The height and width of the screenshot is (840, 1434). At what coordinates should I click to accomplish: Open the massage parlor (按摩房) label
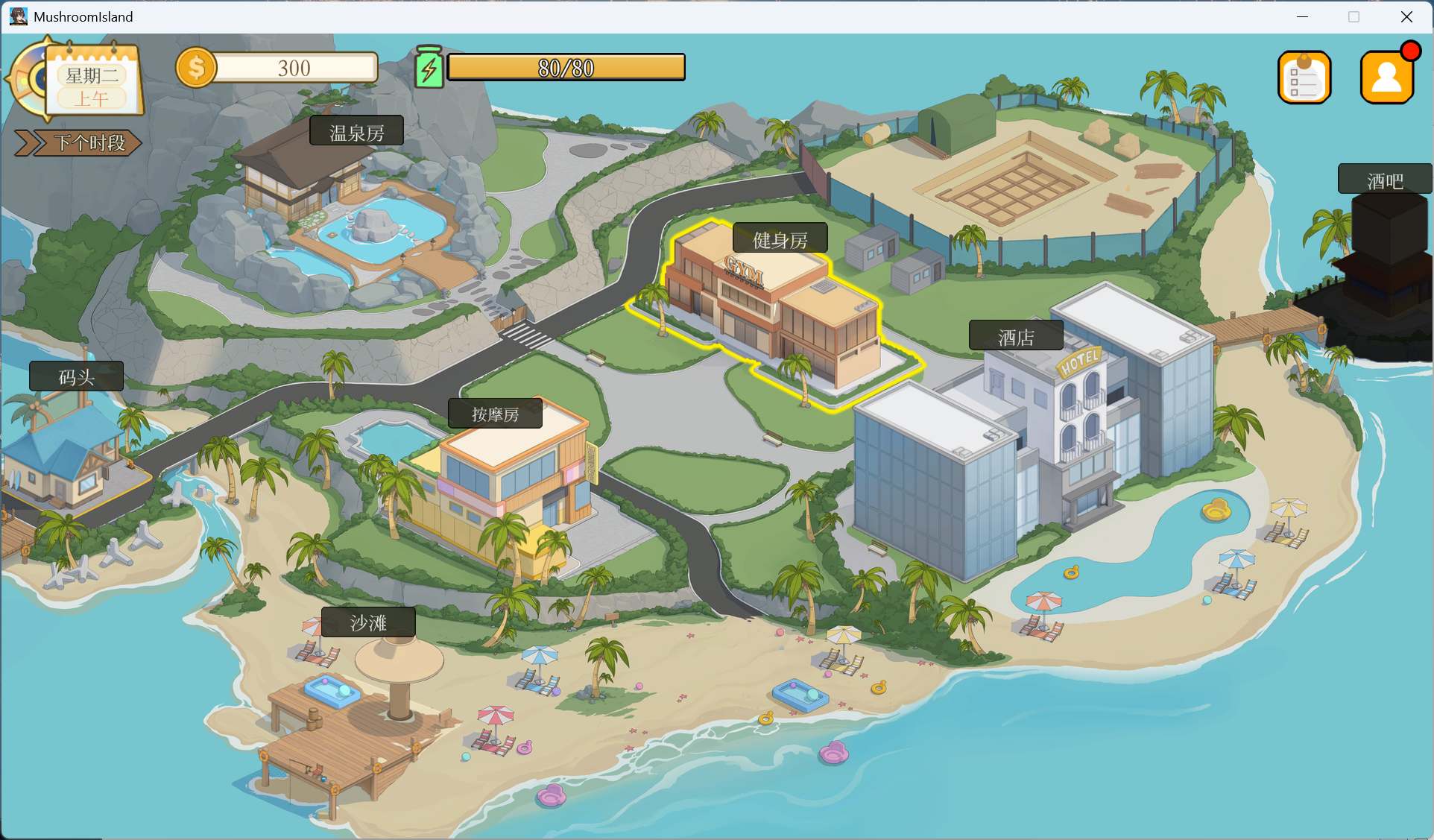tap(495, 414)
